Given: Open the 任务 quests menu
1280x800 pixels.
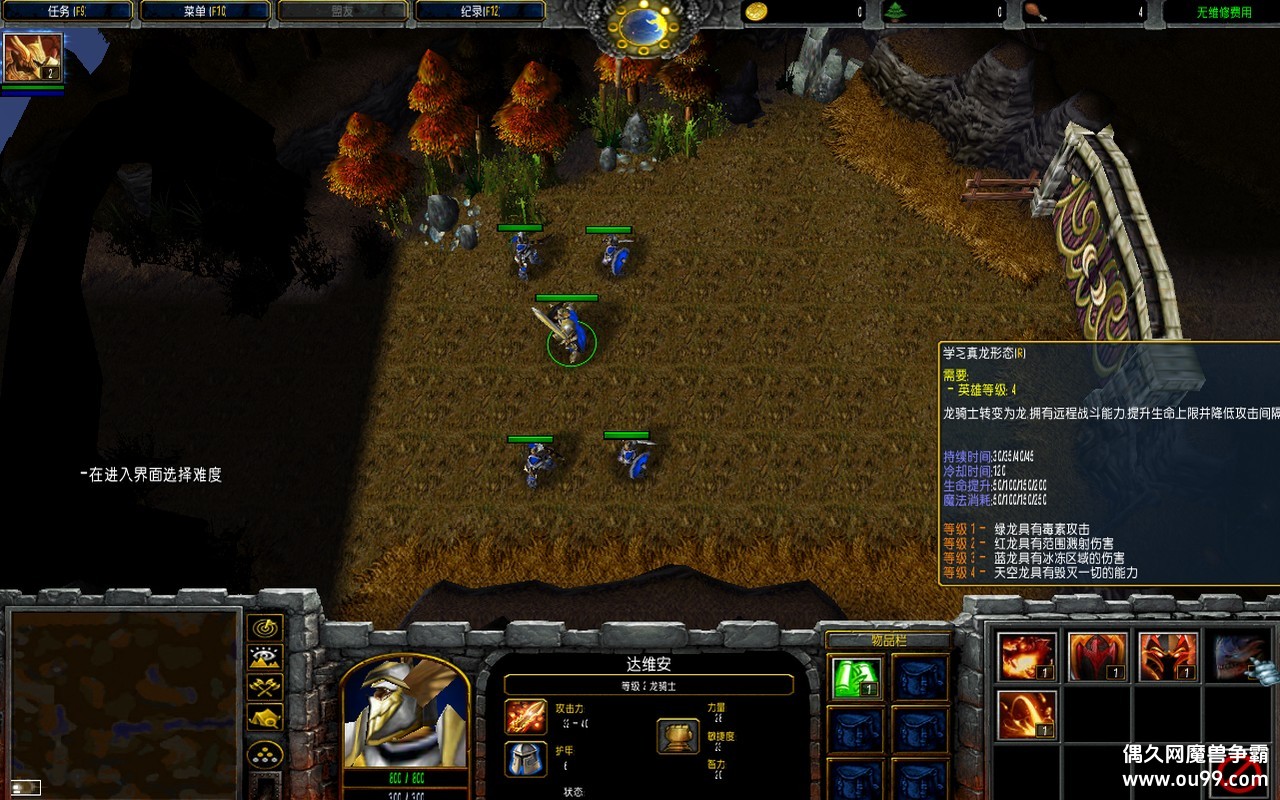Looking at the screenshot, I should pos(68,12).
